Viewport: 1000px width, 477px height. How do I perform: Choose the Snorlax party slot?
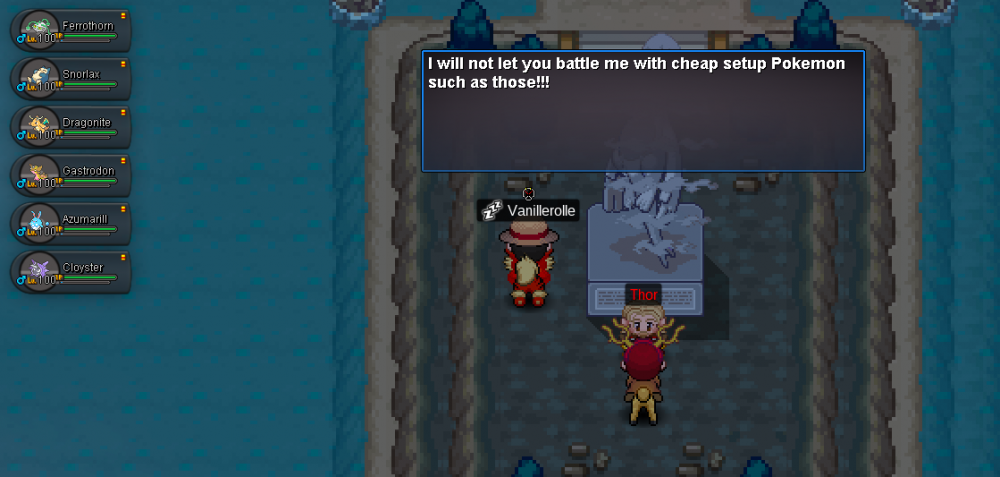pos(71,79)
